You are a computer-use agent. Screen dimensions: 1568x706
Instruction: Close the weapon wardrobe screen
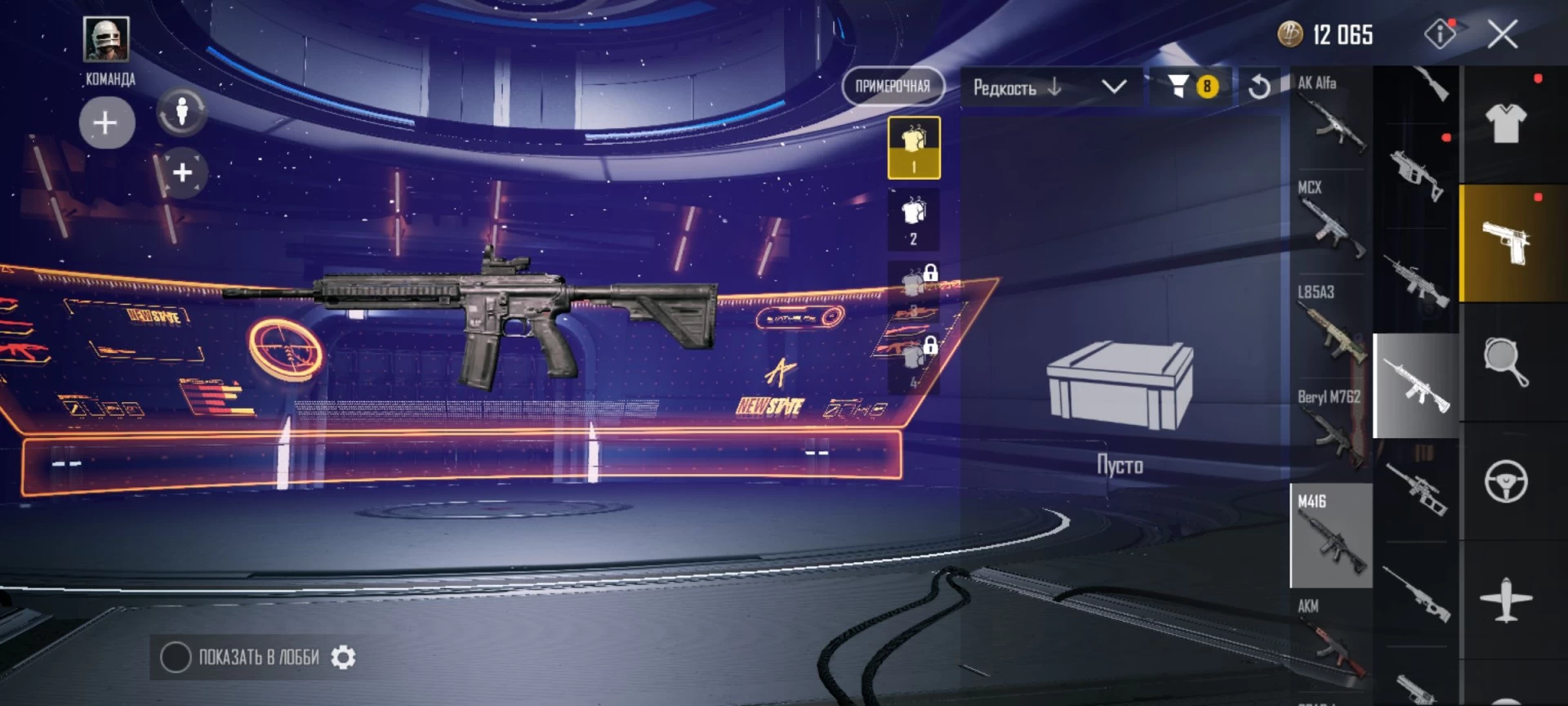coord(1502,35)
